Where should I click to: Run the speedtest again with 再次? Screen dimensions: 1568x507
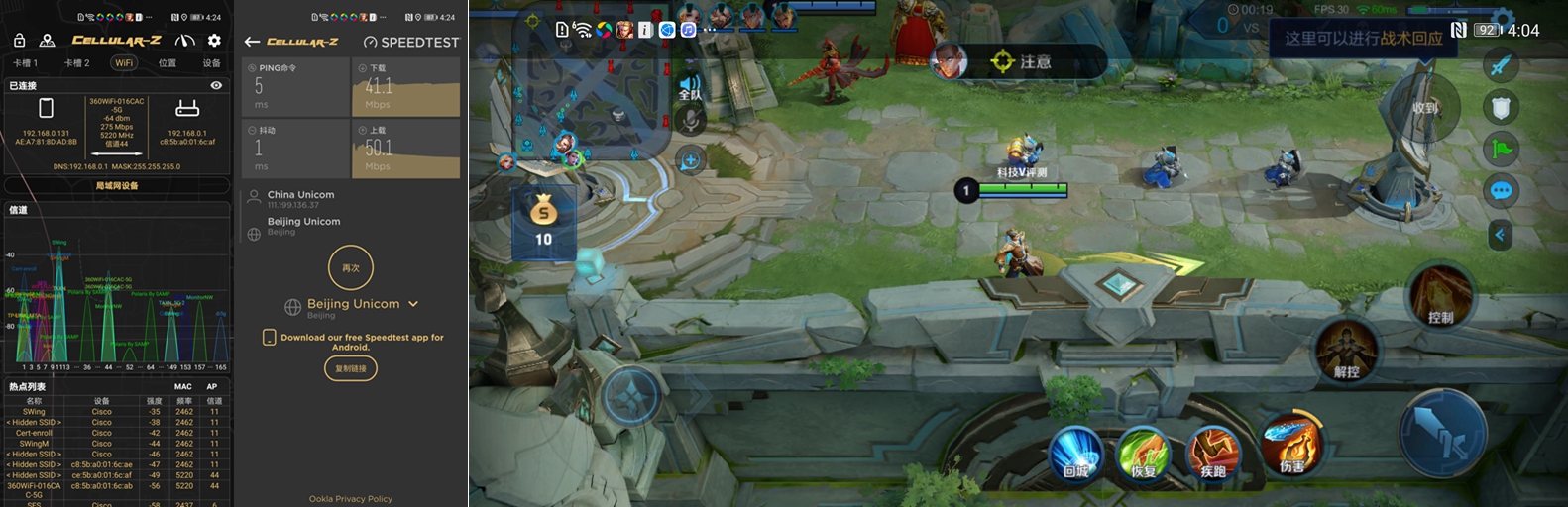pos(351,268)
